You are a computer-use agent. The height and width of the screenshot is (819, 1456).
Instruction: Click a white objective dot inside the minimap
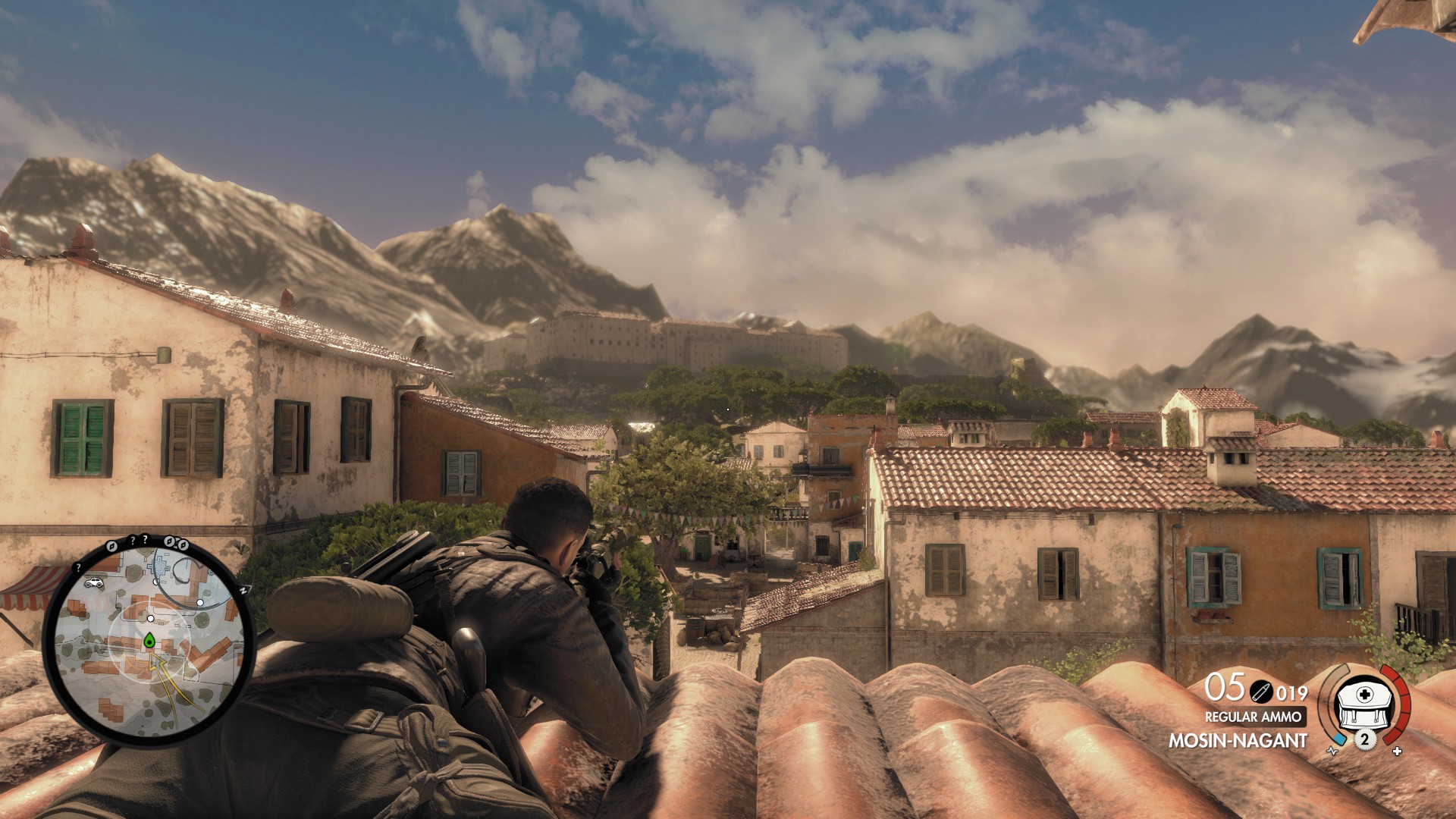tap(149, 618)
